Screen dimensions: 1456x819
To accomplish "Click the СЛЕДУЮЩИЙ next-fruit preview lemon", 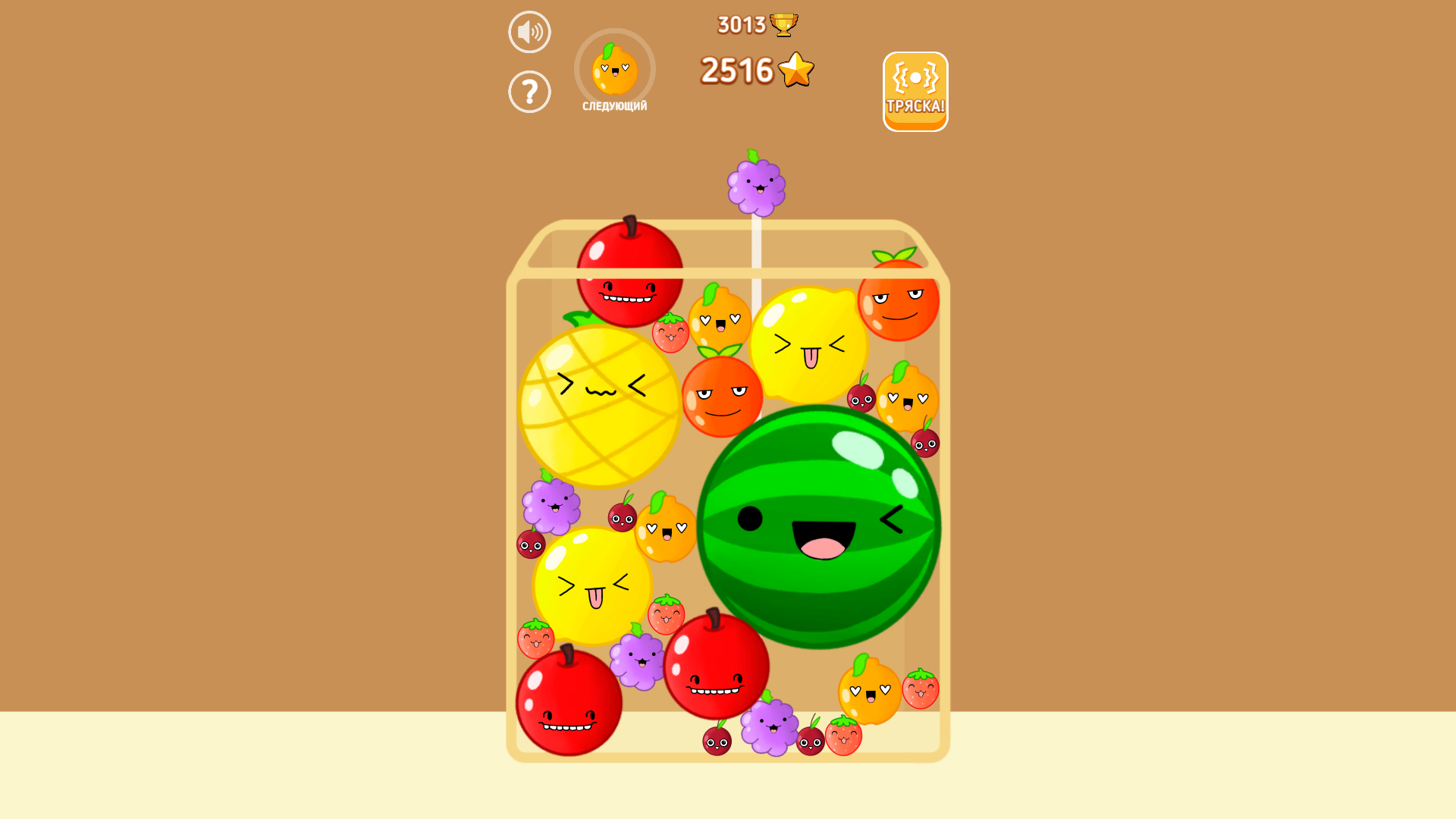I will point(614,70).
